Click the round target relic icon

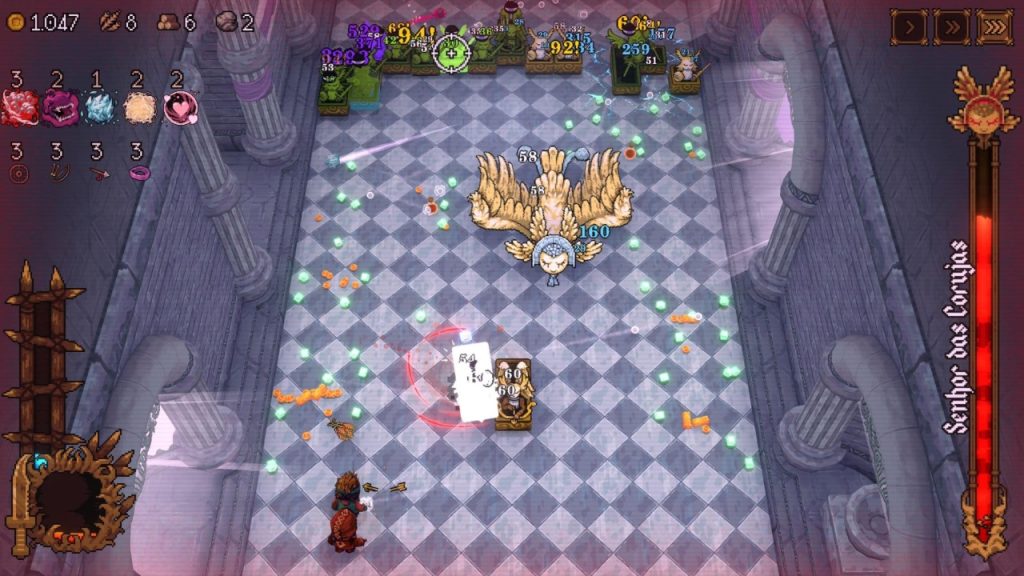18,173
